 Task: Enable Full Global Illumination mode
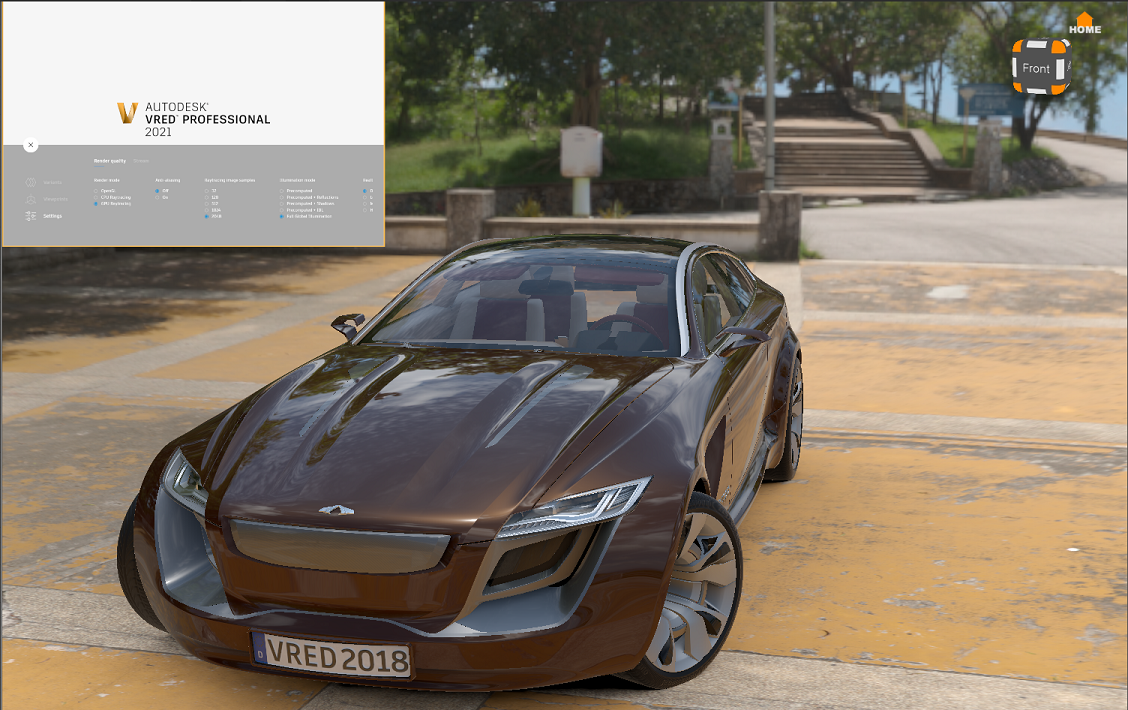282,216
